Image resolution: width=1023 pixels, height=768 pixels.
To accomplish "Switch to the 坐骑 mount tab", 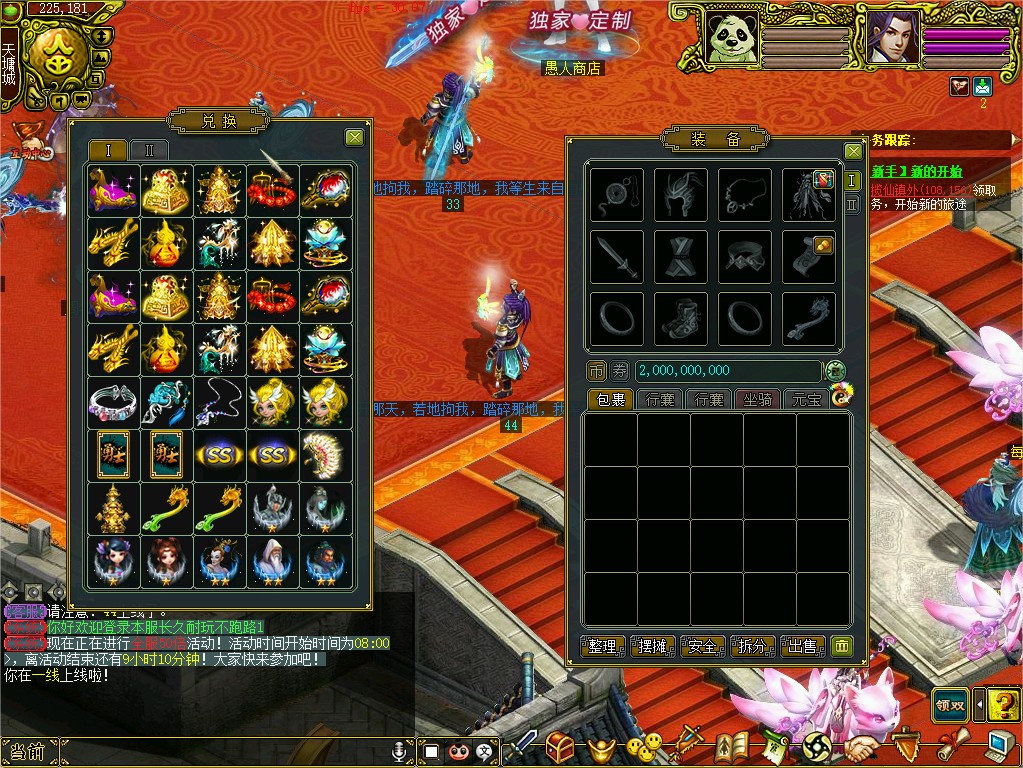I will tap(757, 400).
